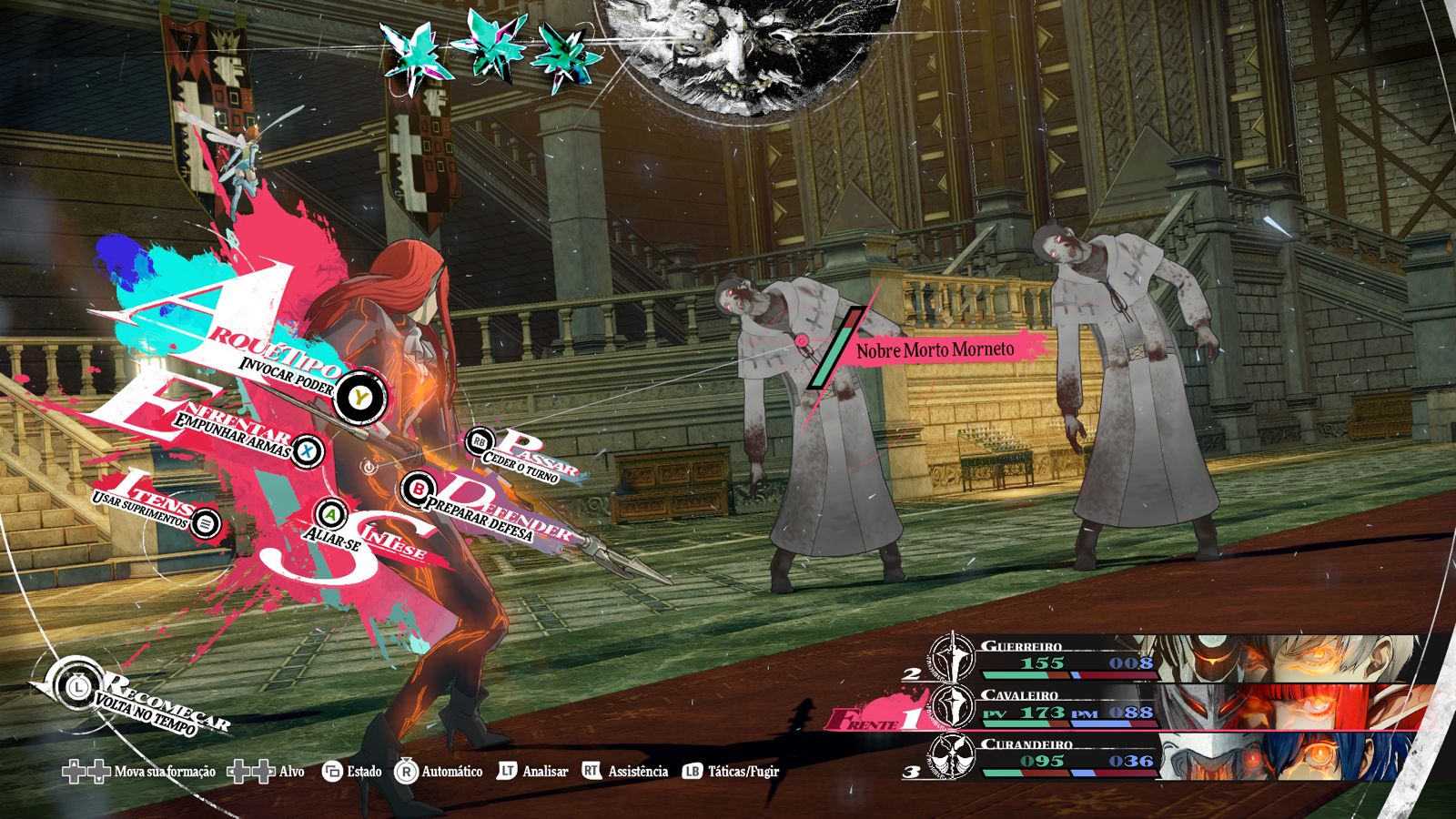The height and width of the screenshot is (819, 1456).
Task: Select the Defender command
Action: tap(418, 489)
